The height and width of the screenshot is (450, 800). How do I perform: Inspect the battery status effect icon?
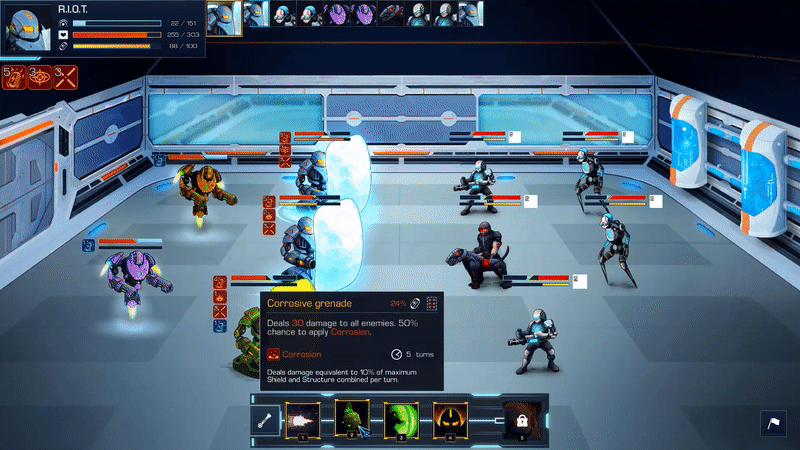pos(16,76)
